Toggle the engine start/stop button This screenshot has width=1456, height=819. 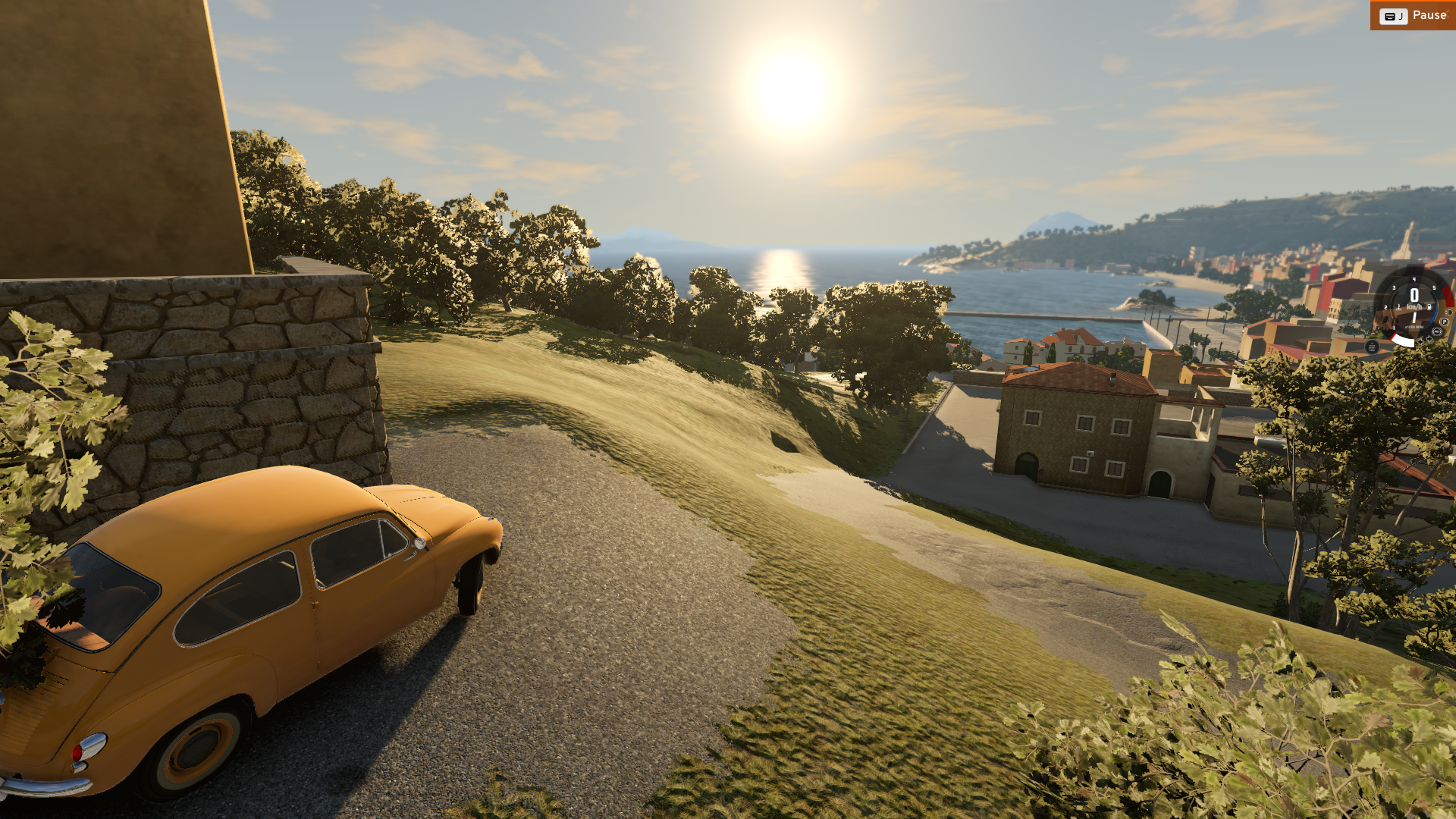click(x=1372, y=347)
